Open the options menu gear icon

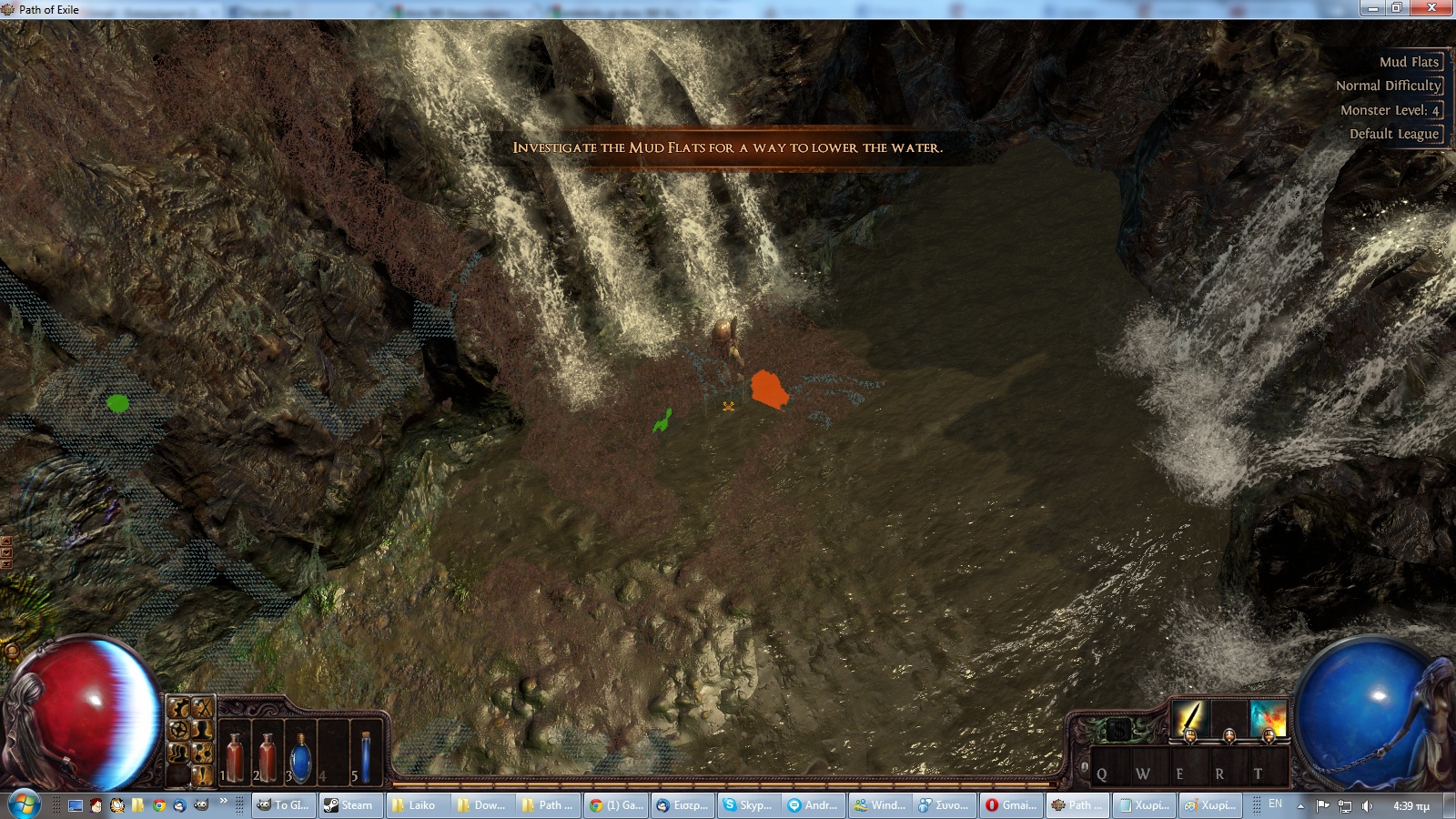(177, 707)
